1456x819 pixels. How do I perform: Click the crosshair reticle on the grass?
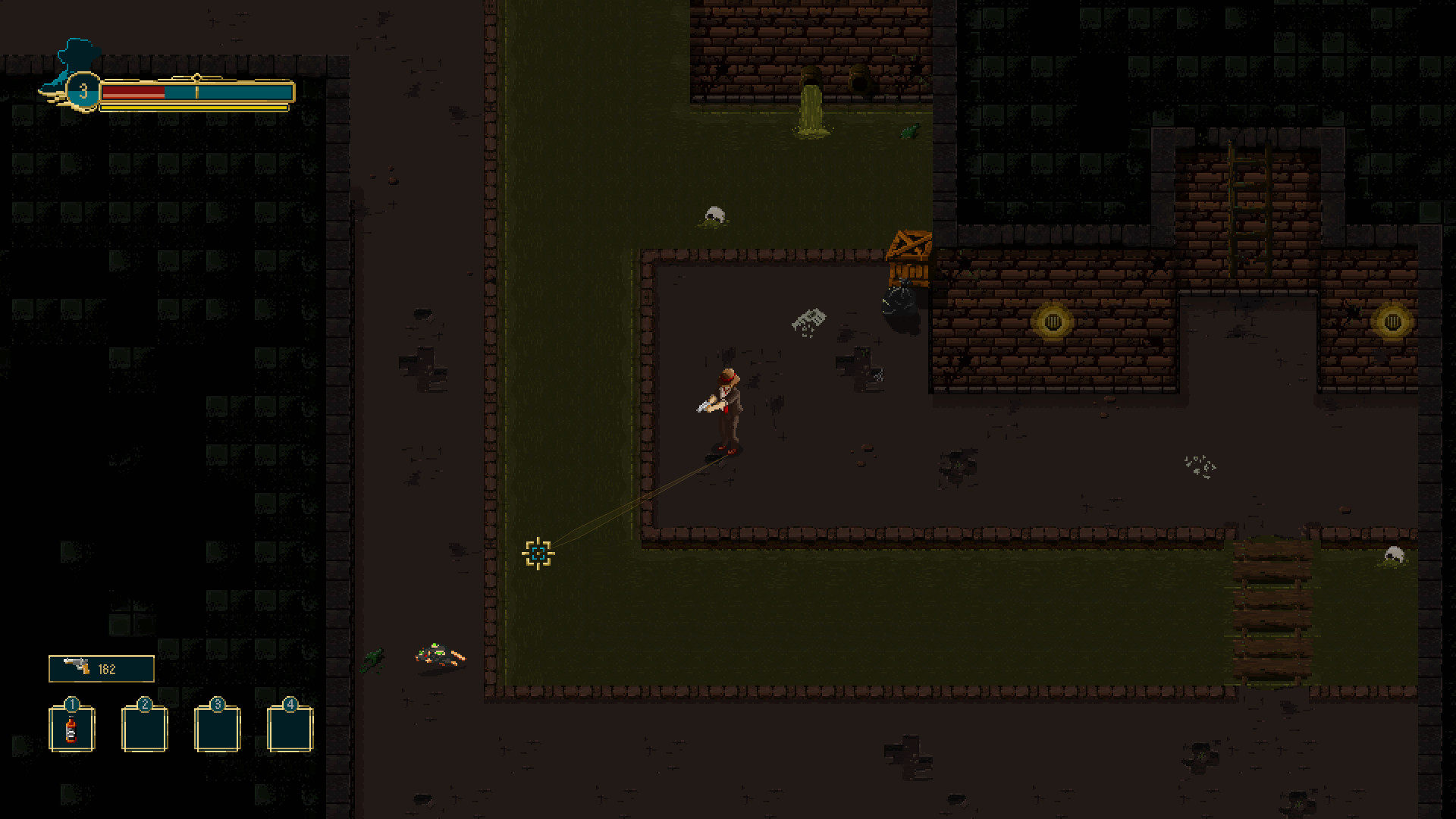538,554
